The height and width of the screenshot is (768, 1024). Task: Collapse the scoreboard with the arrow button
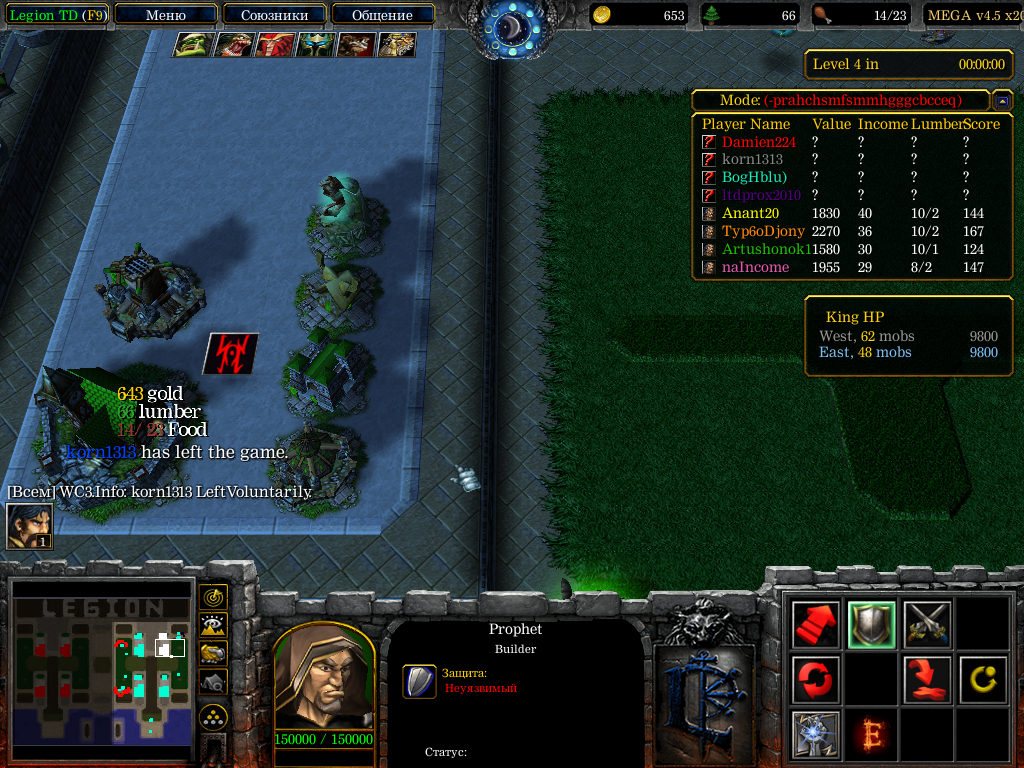(x=1000, y=101)
